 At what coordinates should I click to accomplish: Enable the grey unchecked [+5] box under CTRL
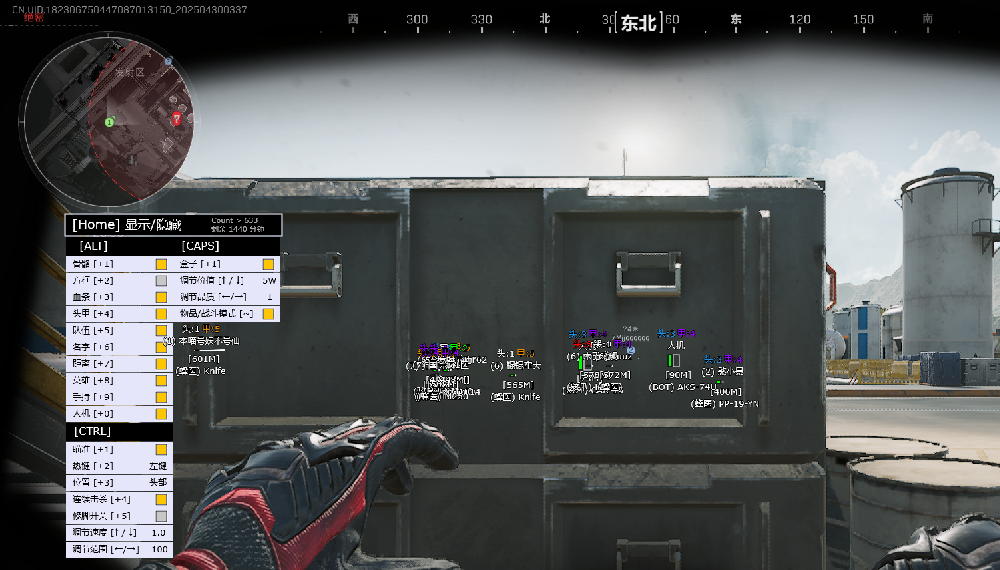tap(161, 515)
